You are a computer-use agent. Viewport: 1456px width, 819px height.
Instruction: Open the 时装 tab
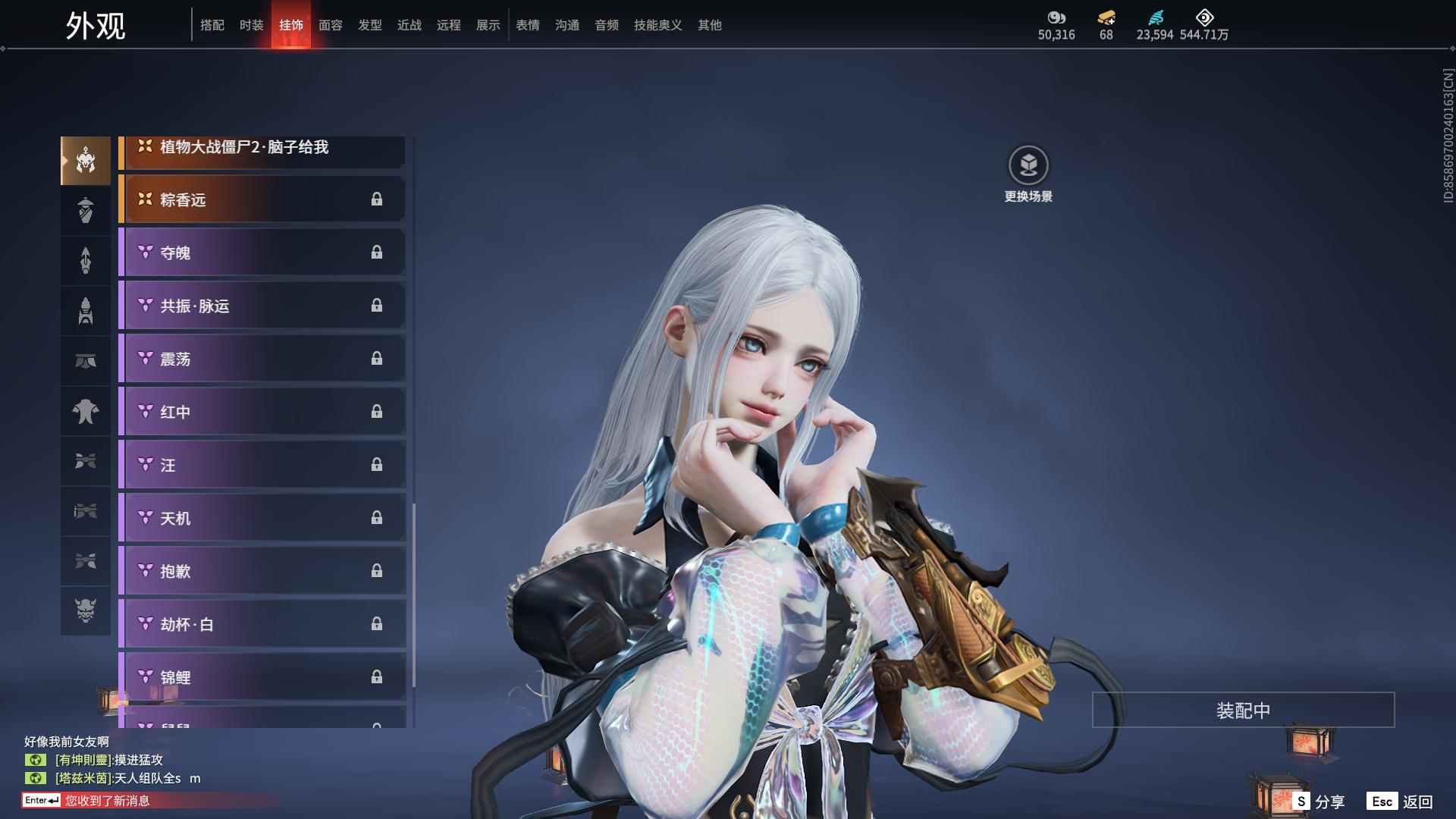pyautogui.click(x=252, y=25)
